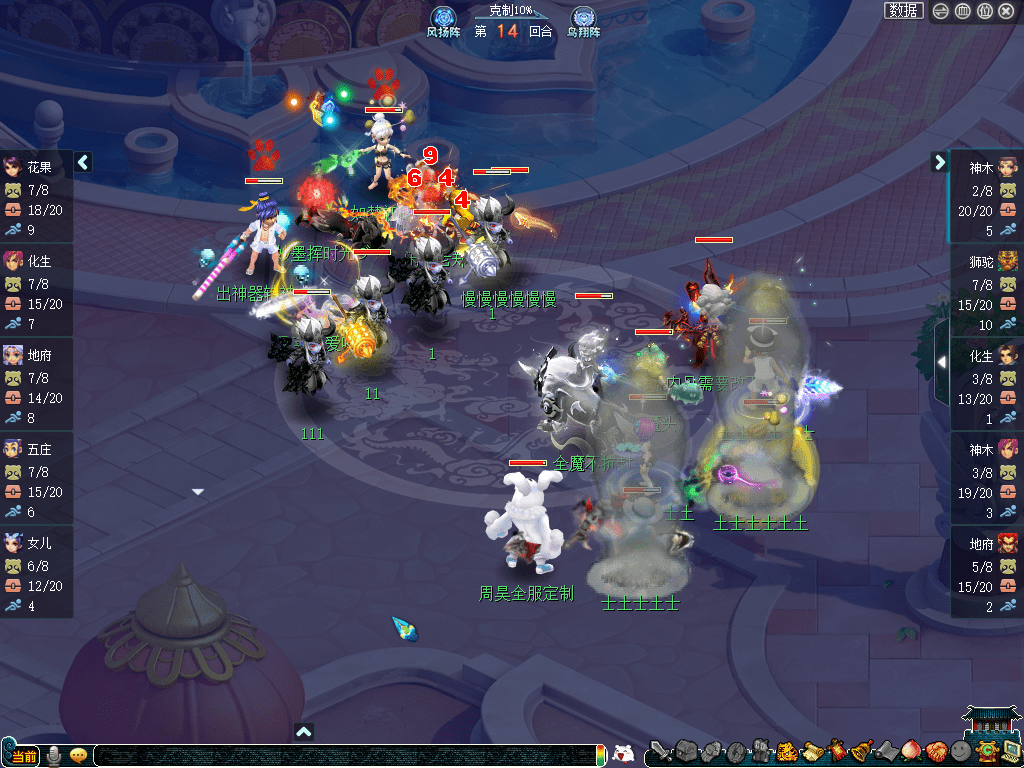Open the peach icon in toolbar
1024x768 pixels.
click(911, 751)
